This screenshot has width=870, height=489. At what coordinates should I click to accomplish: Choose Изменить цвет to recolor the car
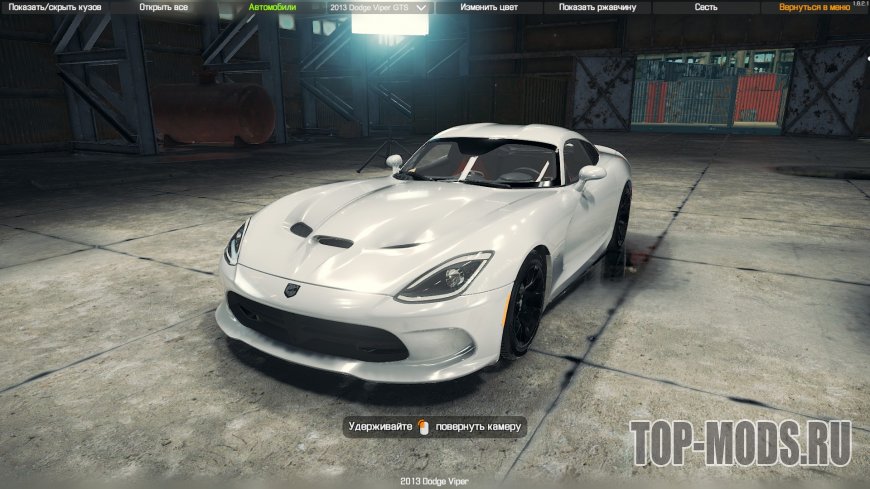[x=488, y=7]
